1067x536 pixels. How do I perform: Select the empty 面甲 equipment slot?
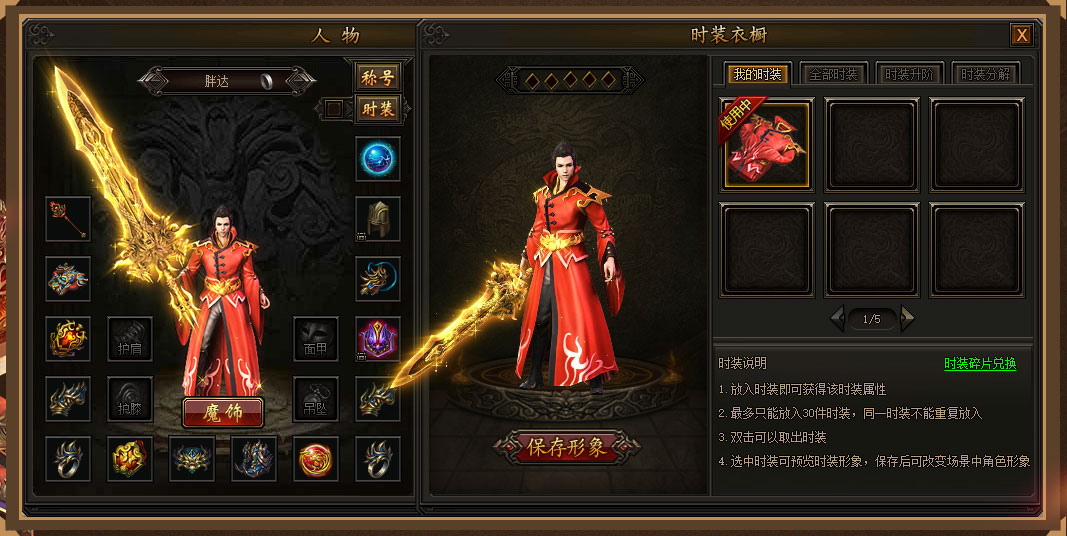[316, 339]
